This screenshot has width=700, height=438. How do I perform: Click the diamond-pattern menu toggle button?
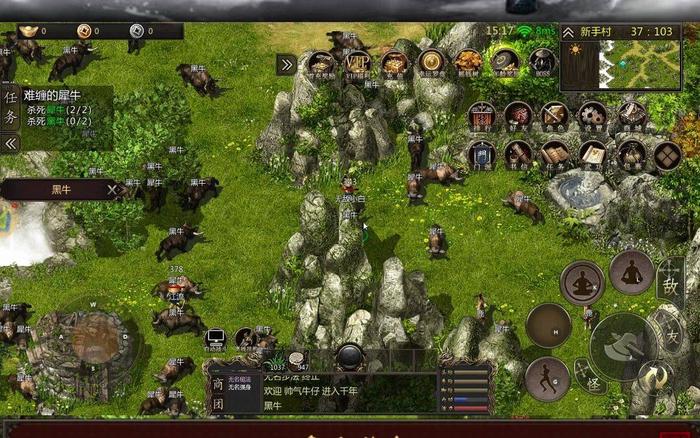(667, 155)
